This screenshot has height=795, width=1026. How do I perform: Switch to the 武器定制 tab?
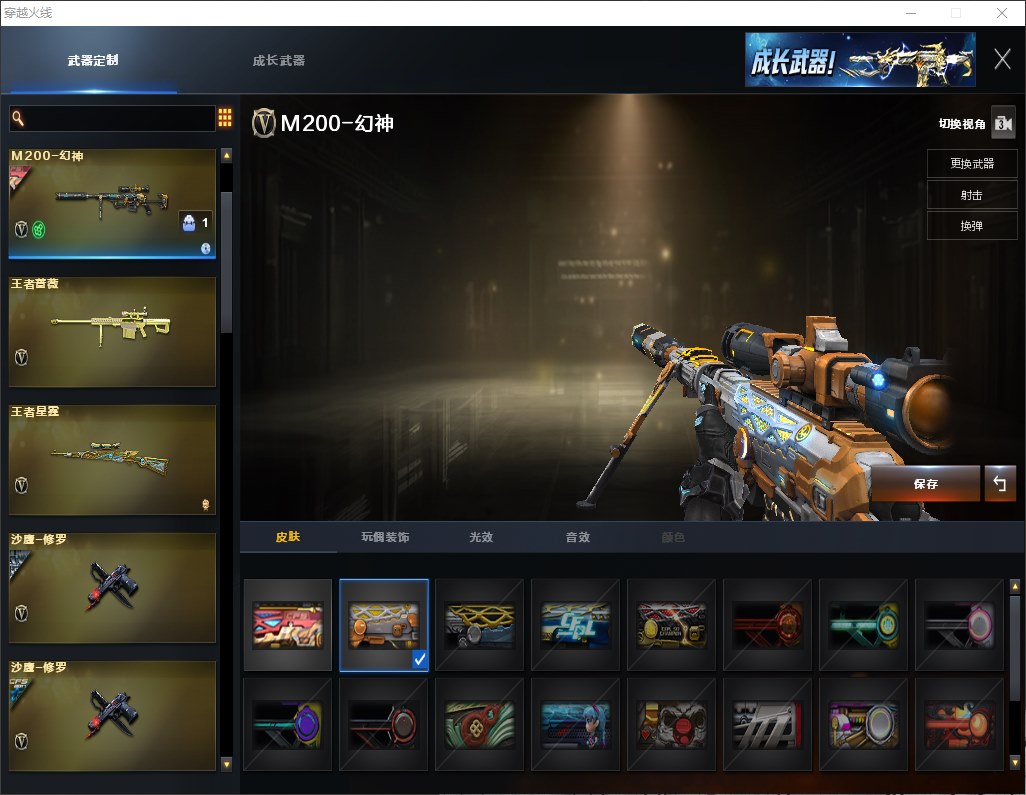pos(93,60)
